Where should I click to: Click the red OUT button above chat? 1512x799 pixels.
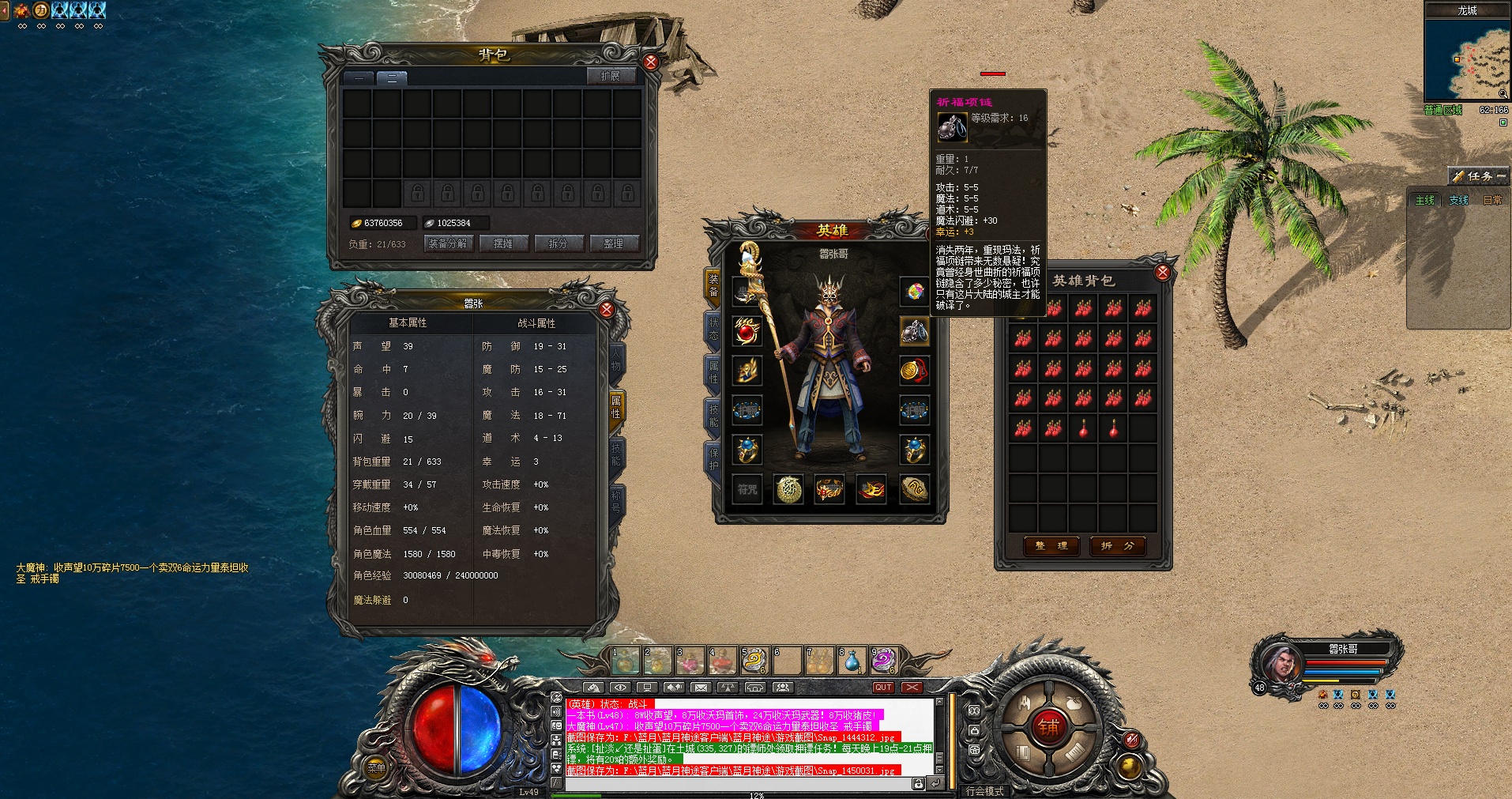[x=883, y=688]
